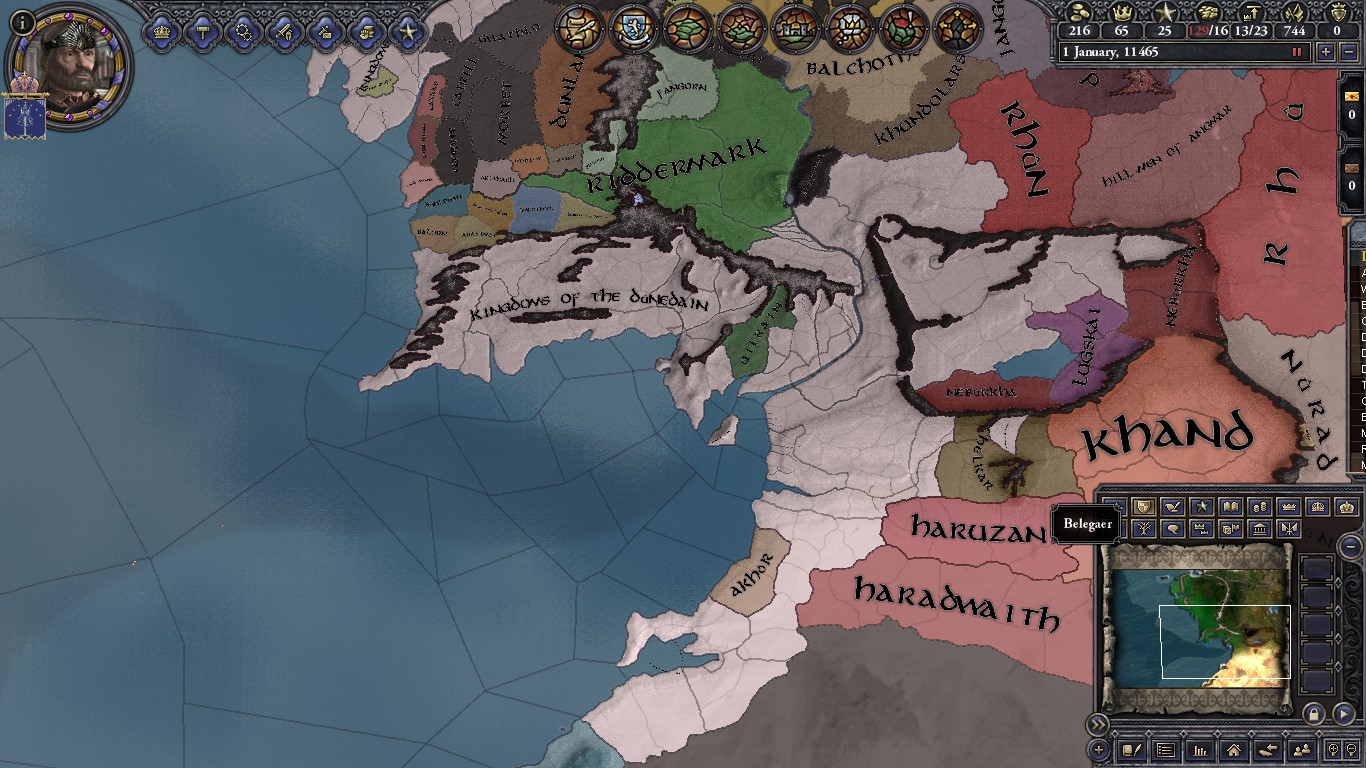The image size is (1366, 768).
Task: Open the Laws screen via the crown icon
Action: tap(160, 31)
